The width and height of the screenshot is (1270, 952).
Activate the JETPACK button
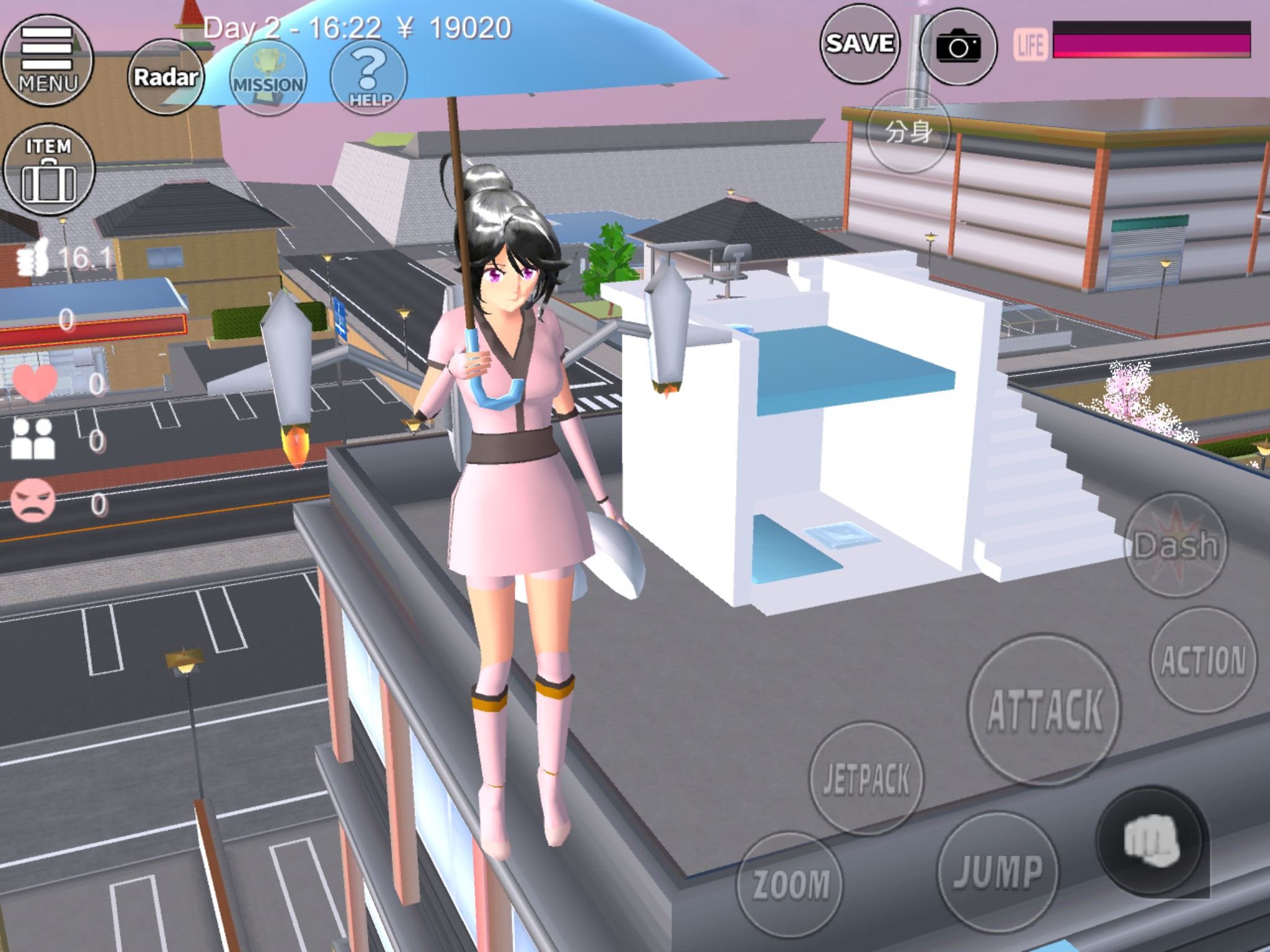[x=866, y=778]
